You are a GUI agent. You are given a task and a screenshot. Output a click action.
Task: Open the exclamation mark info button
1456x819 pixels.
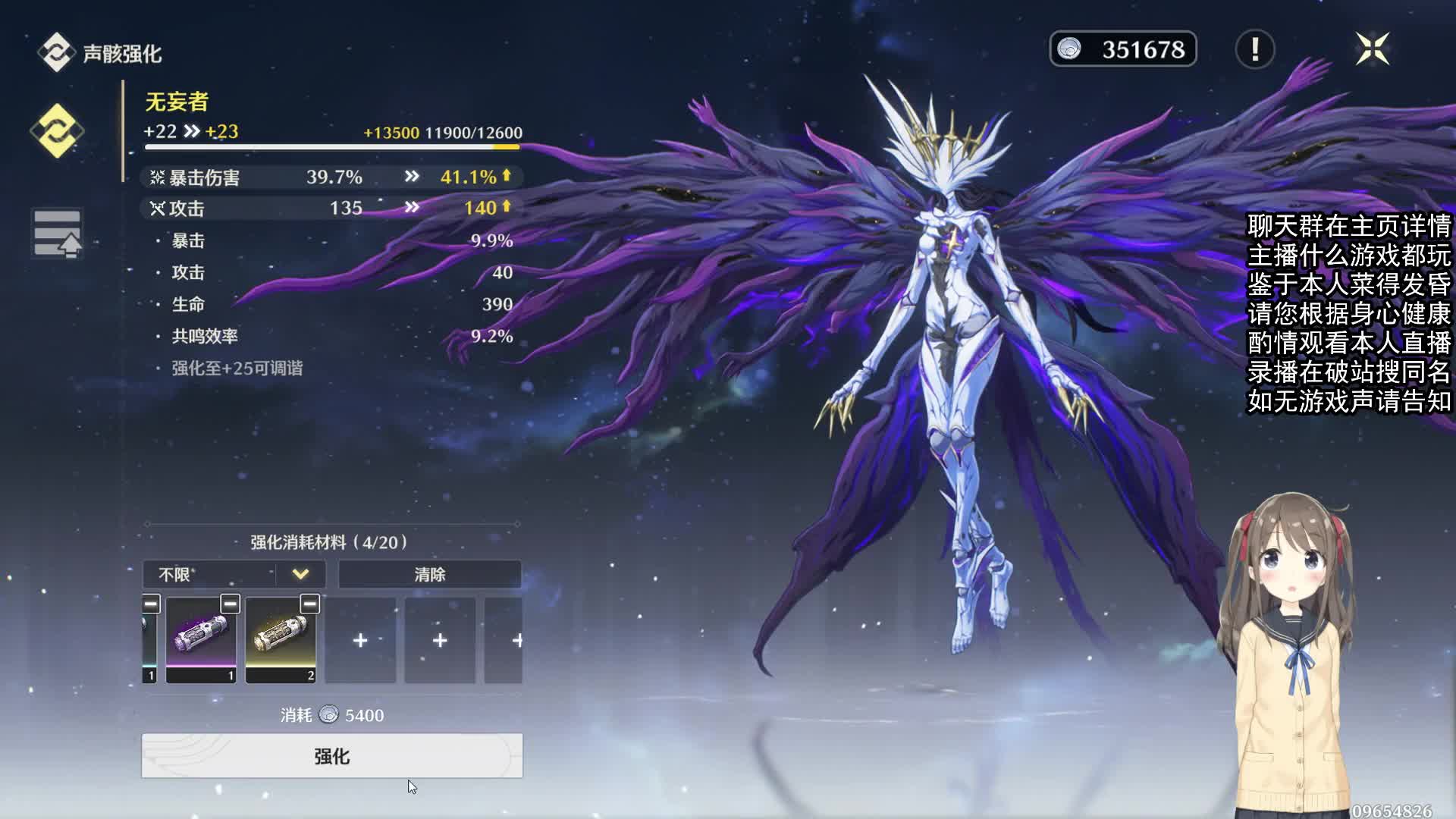1255,49
